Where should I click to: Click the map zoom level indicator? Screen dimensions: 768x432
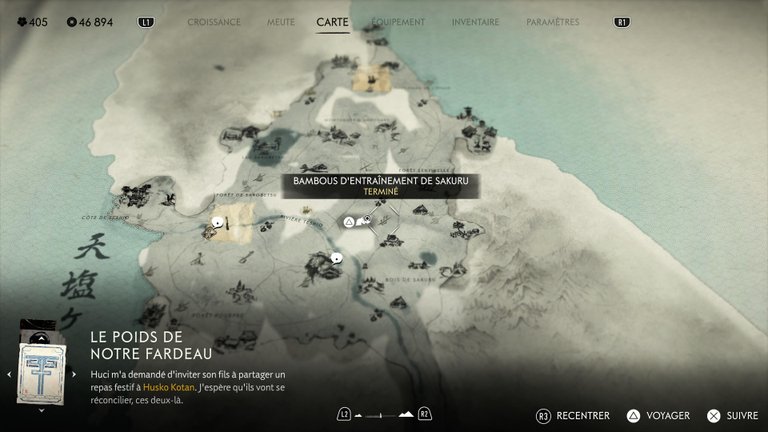point(384,413)
